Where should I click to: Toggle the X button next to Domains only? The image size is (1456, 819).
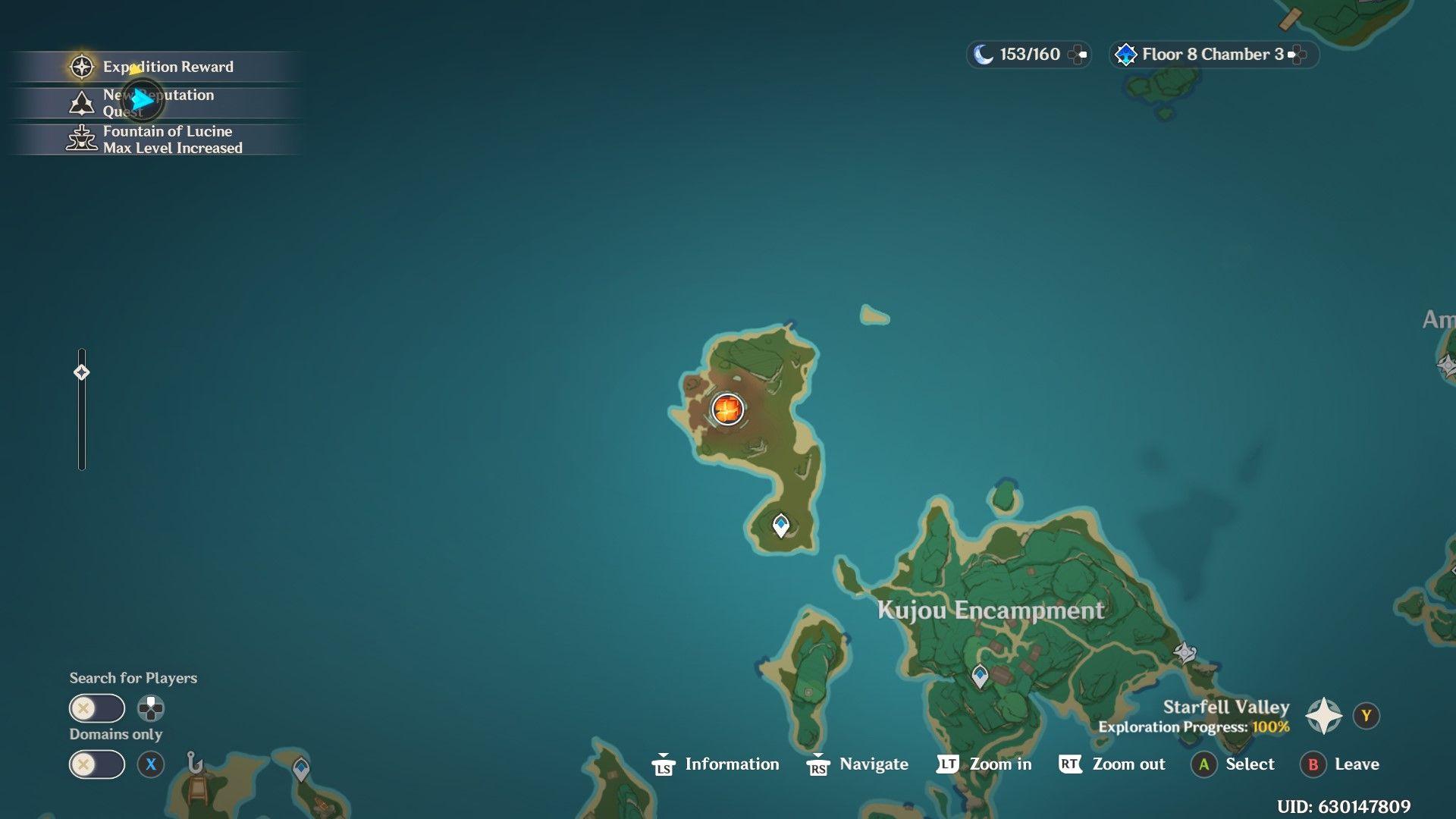[152, 764]
